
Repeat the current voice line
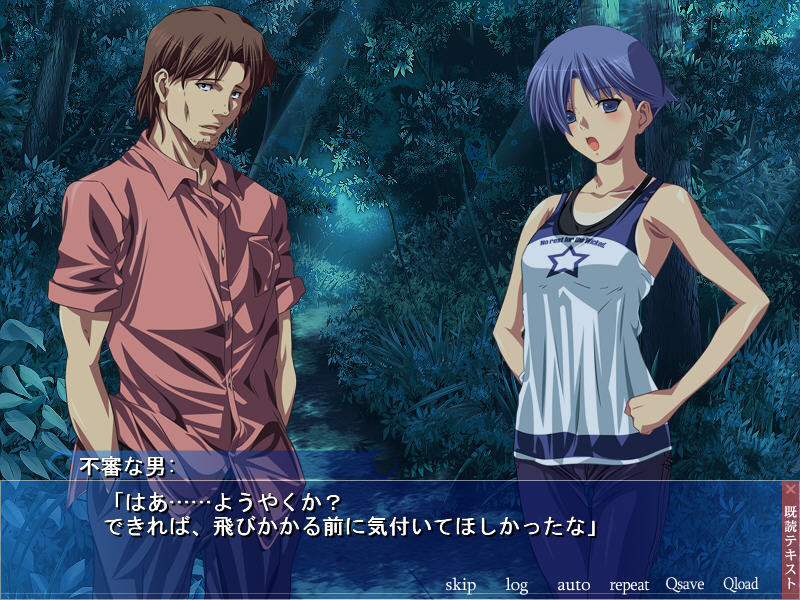click(629, 584)
